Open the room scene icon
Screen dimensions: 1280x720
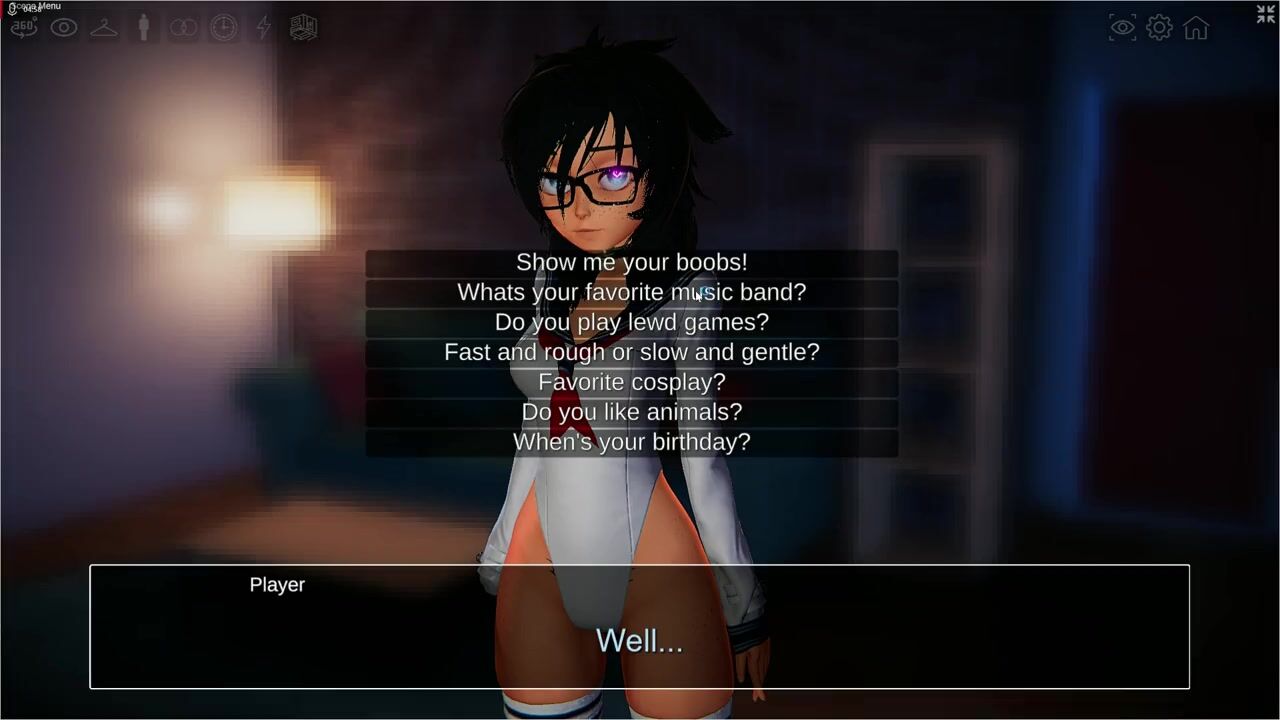click(304, 28)
